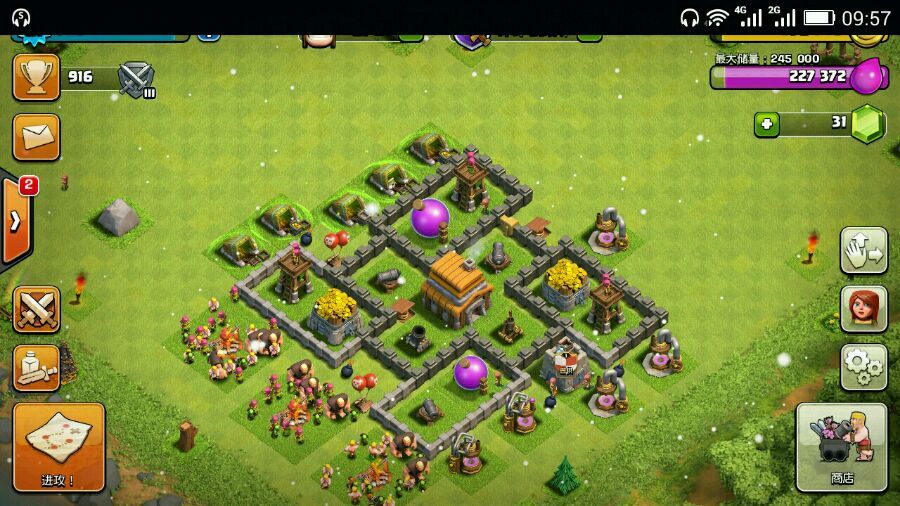900x506 pixels.
Task: Enter village edit mode via hand icon
Action: pyautogui.click(x=863, y=251)
